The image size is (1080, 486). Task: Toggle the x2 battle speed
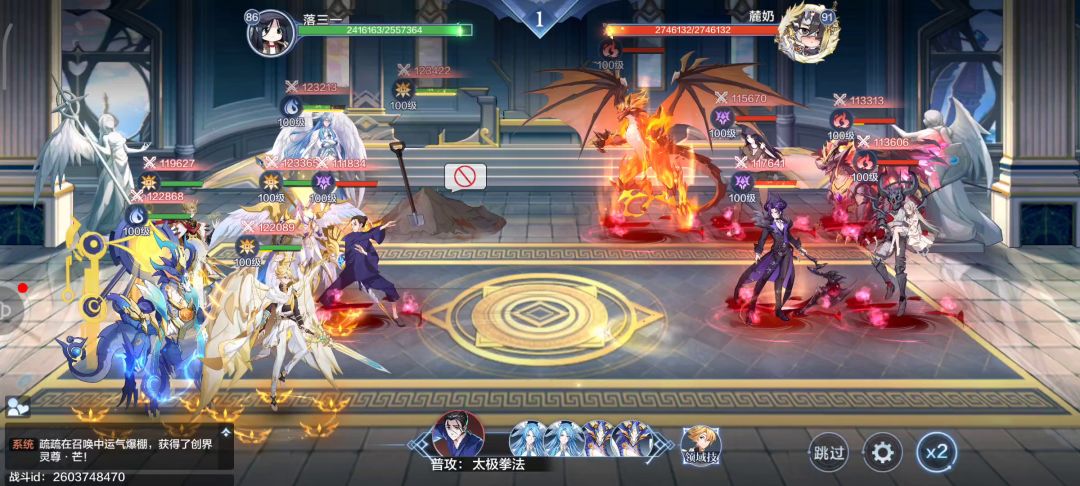[936, 453]
